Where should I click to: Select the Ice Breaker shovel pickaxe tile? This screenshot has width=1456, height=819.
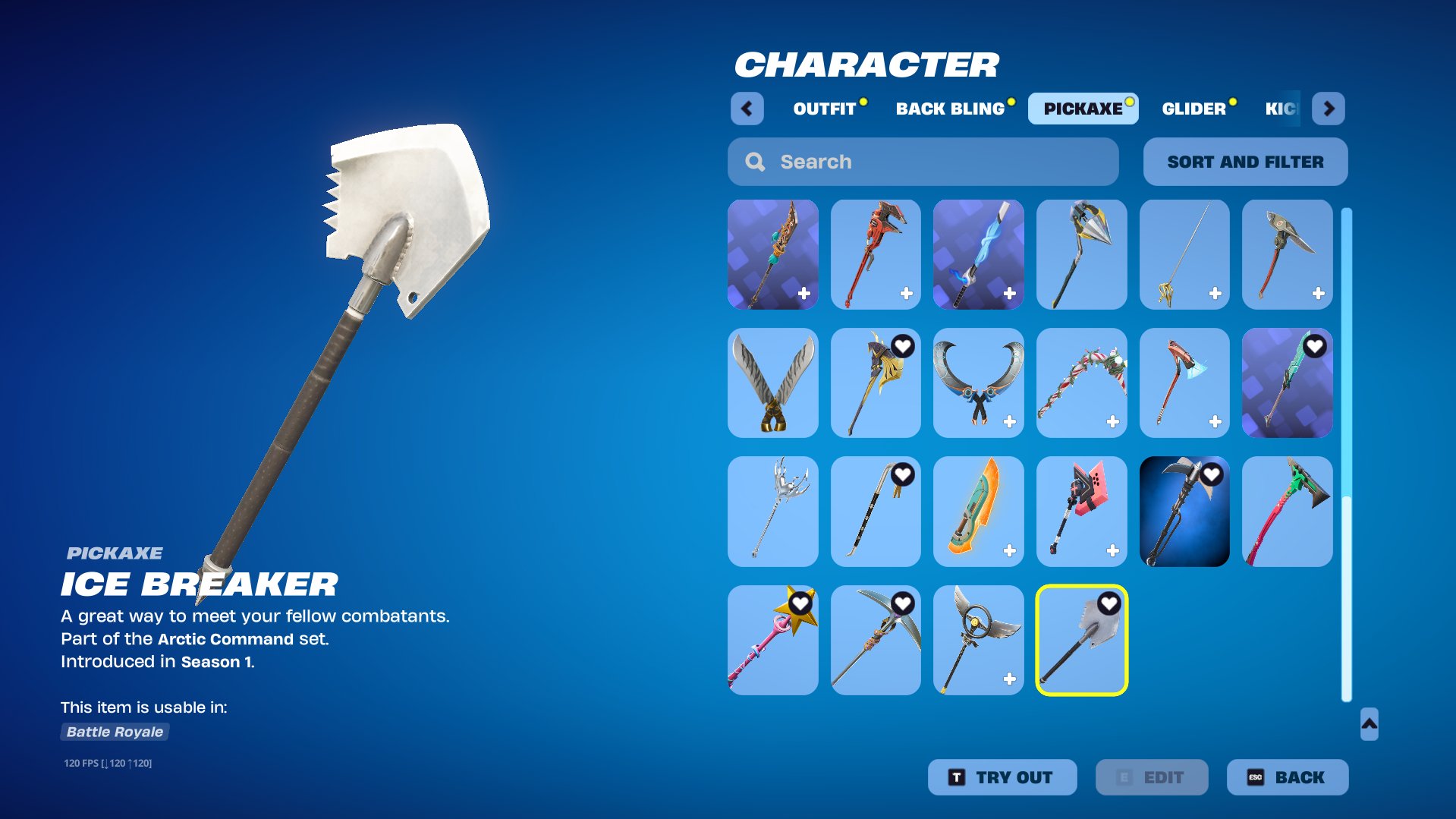click(x=1081, y=640)
